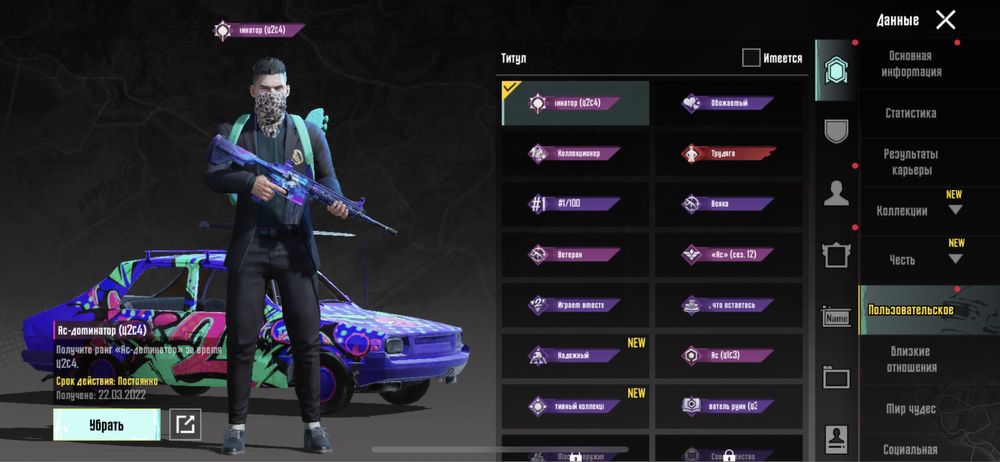Expand the Коллекции dropdown
This screenshot has height=462, width=1000.
point(955,210)
